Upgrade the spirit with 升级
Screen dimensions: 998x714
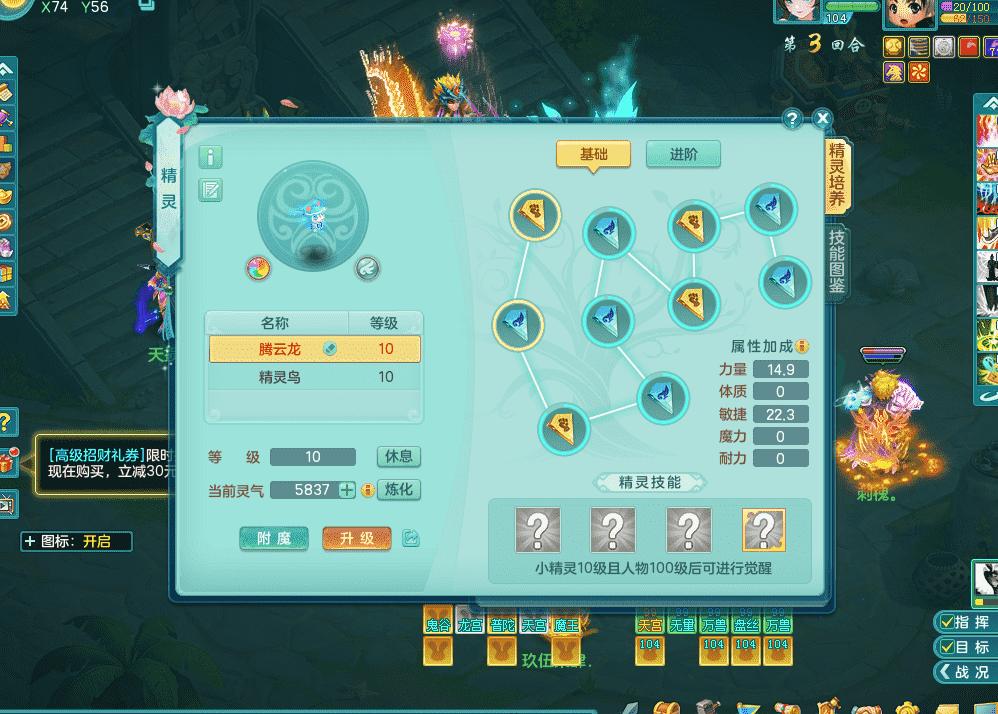click(356, 538)
